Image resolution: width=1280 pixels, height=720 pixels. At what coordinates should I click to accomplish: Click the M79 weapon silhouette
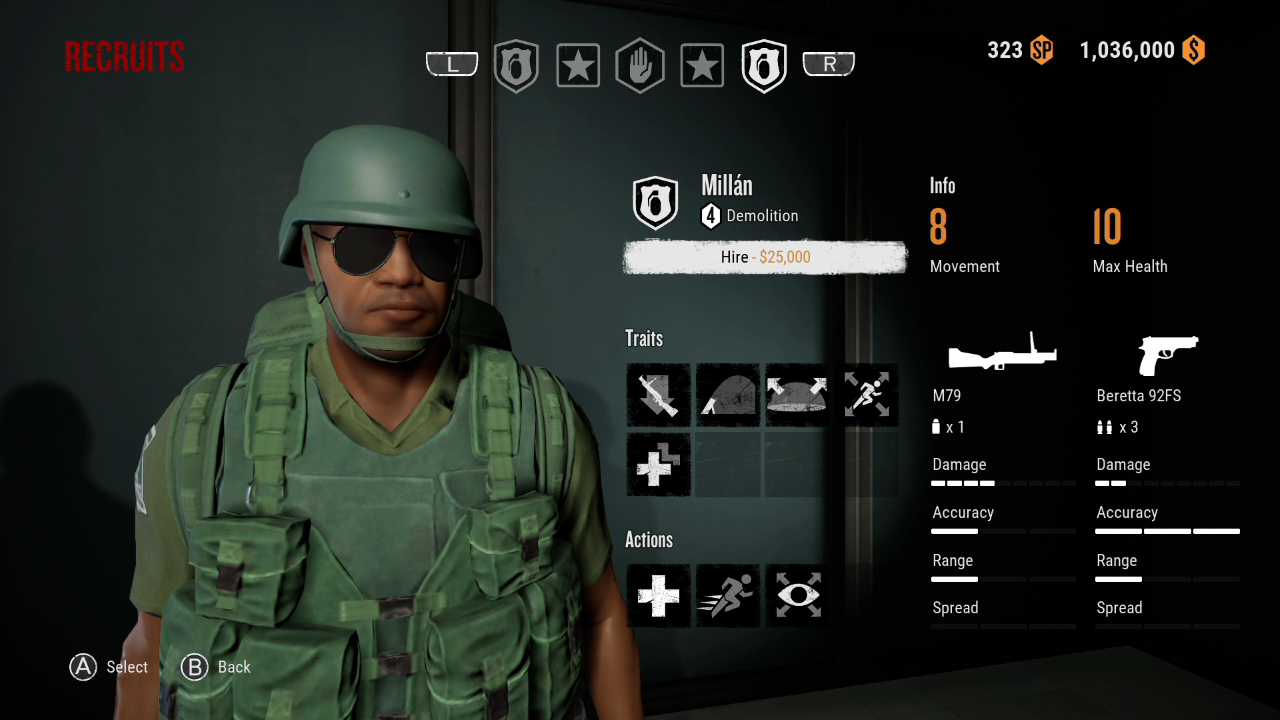(x=1001, y=352)
